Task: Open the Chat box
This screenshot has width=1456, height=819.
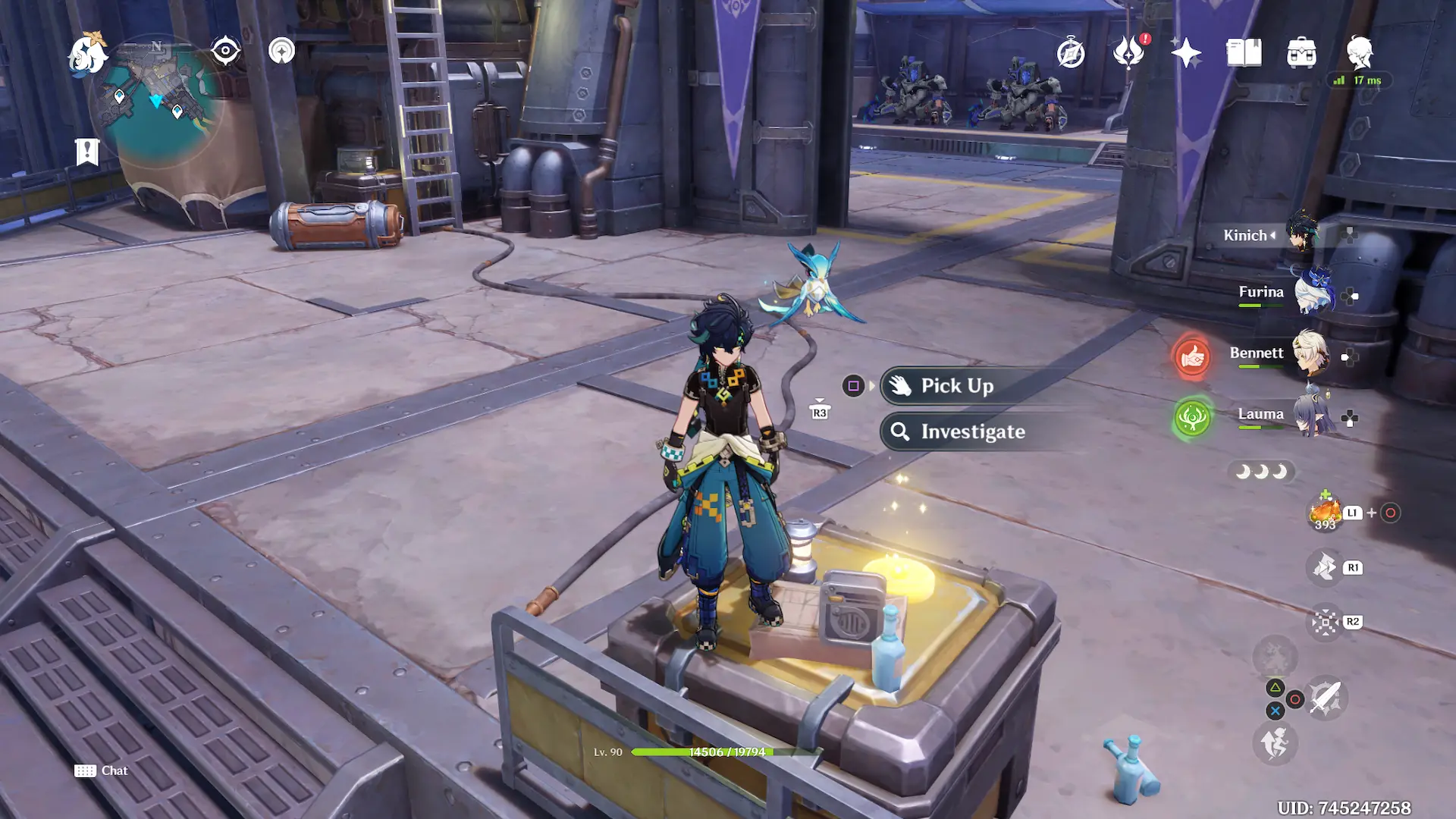Action: (101, 770)
